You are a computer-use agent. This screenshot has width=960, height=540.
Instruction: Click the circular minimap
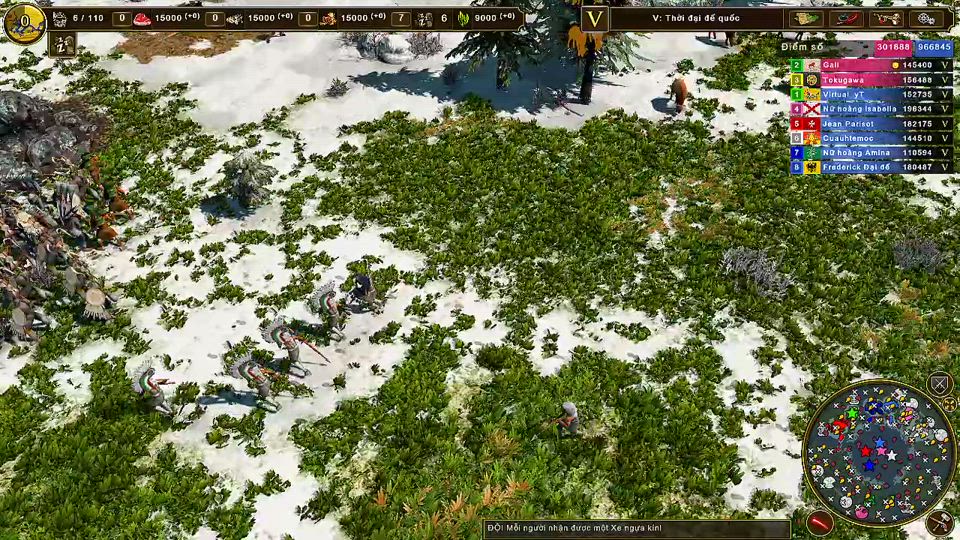(880, 453)
